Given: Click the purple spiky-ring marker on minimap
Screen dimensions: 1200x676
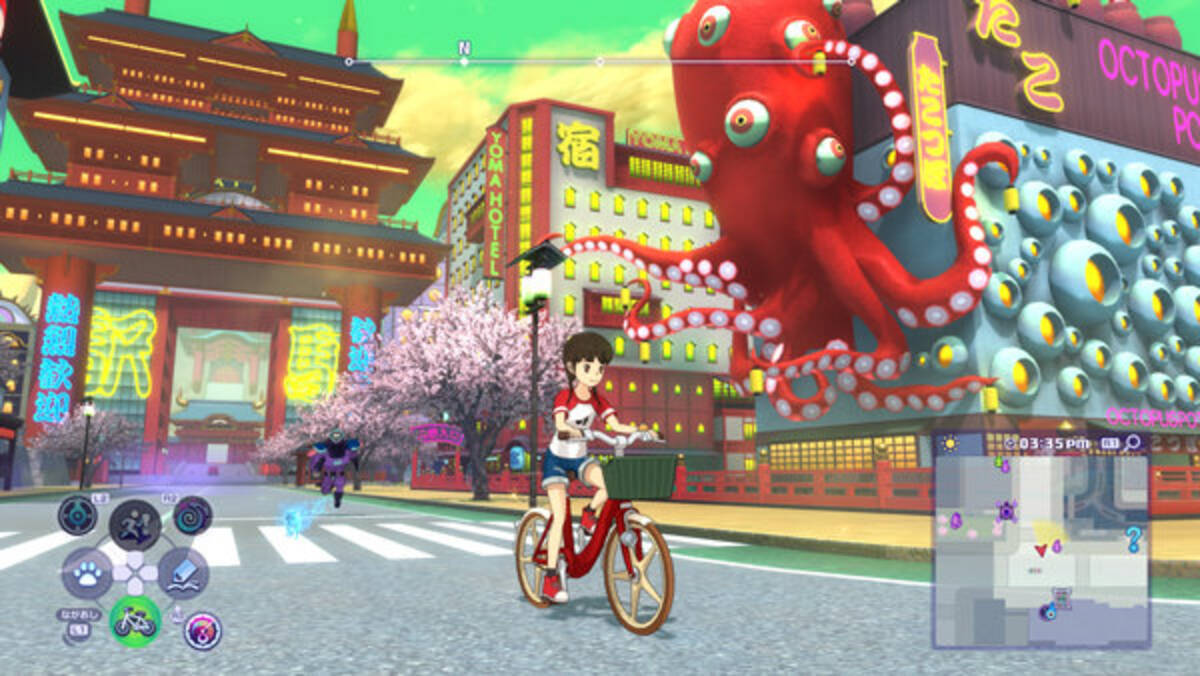Looking at the screenshot, I should point(1006,511).
